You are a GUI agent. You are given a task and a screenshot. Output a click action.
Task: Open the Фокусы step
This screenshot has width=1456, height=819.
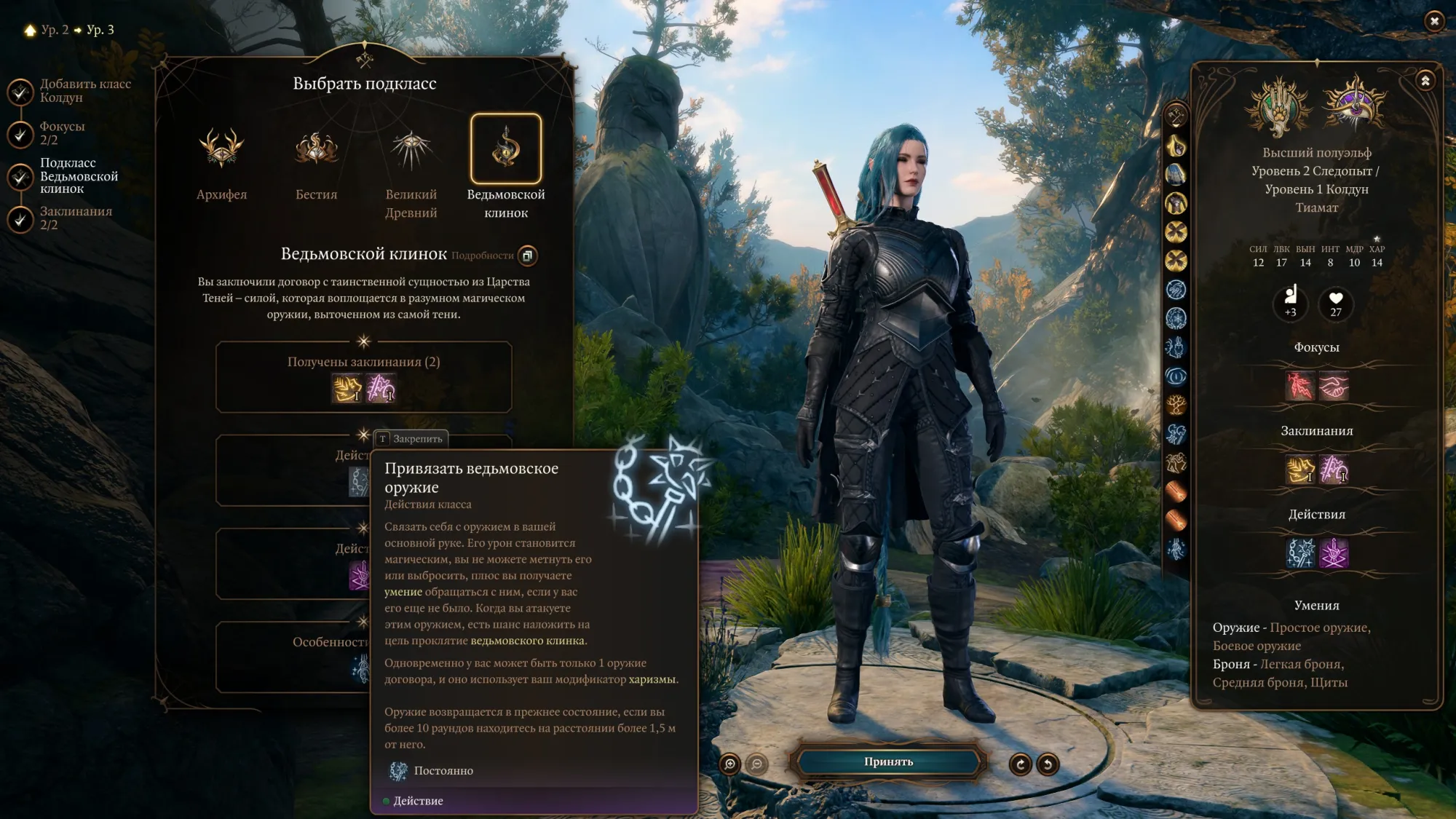(x=20, y=133)
